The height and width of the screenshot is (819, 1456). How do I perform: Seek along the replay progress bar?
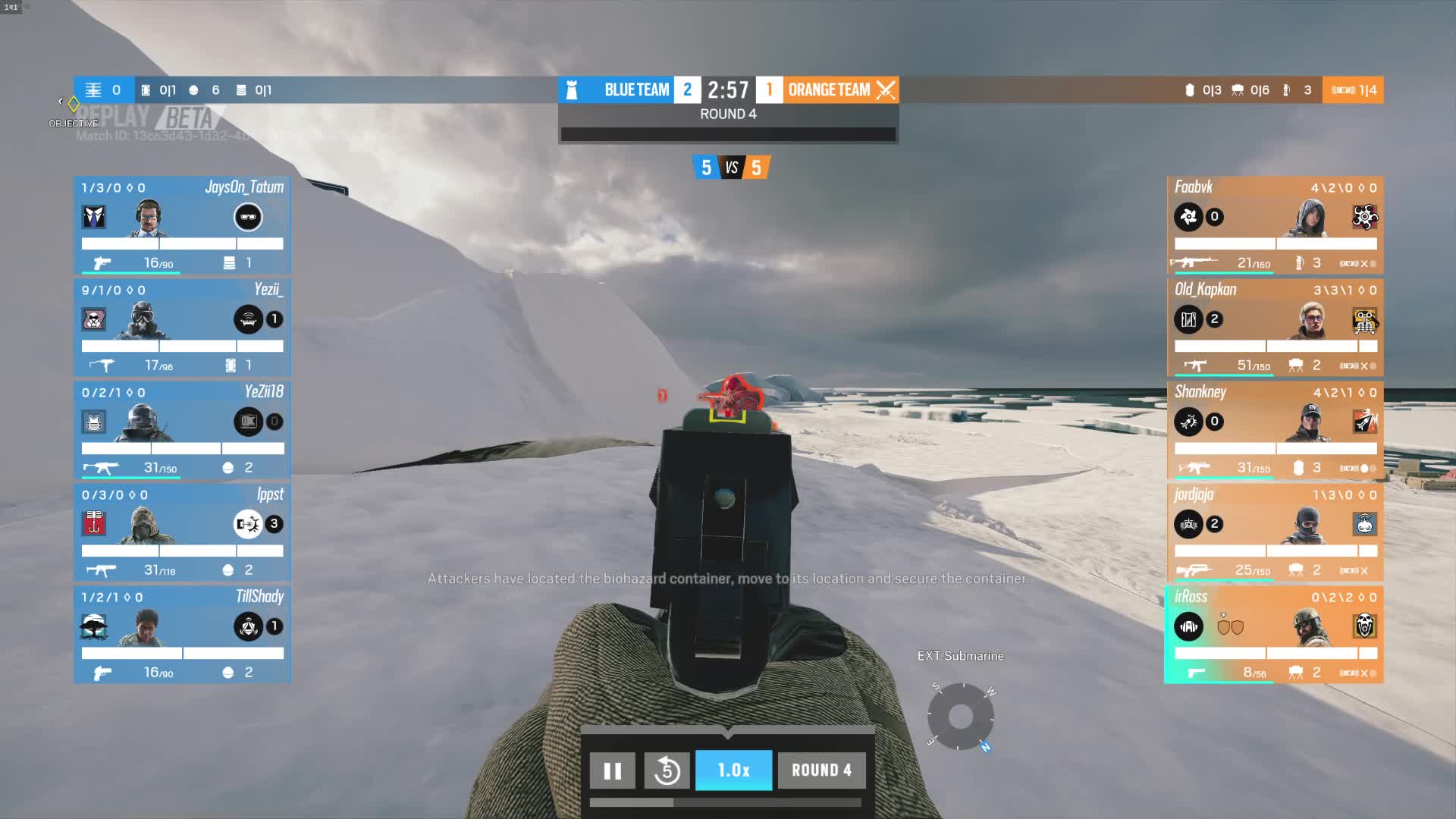725,802
